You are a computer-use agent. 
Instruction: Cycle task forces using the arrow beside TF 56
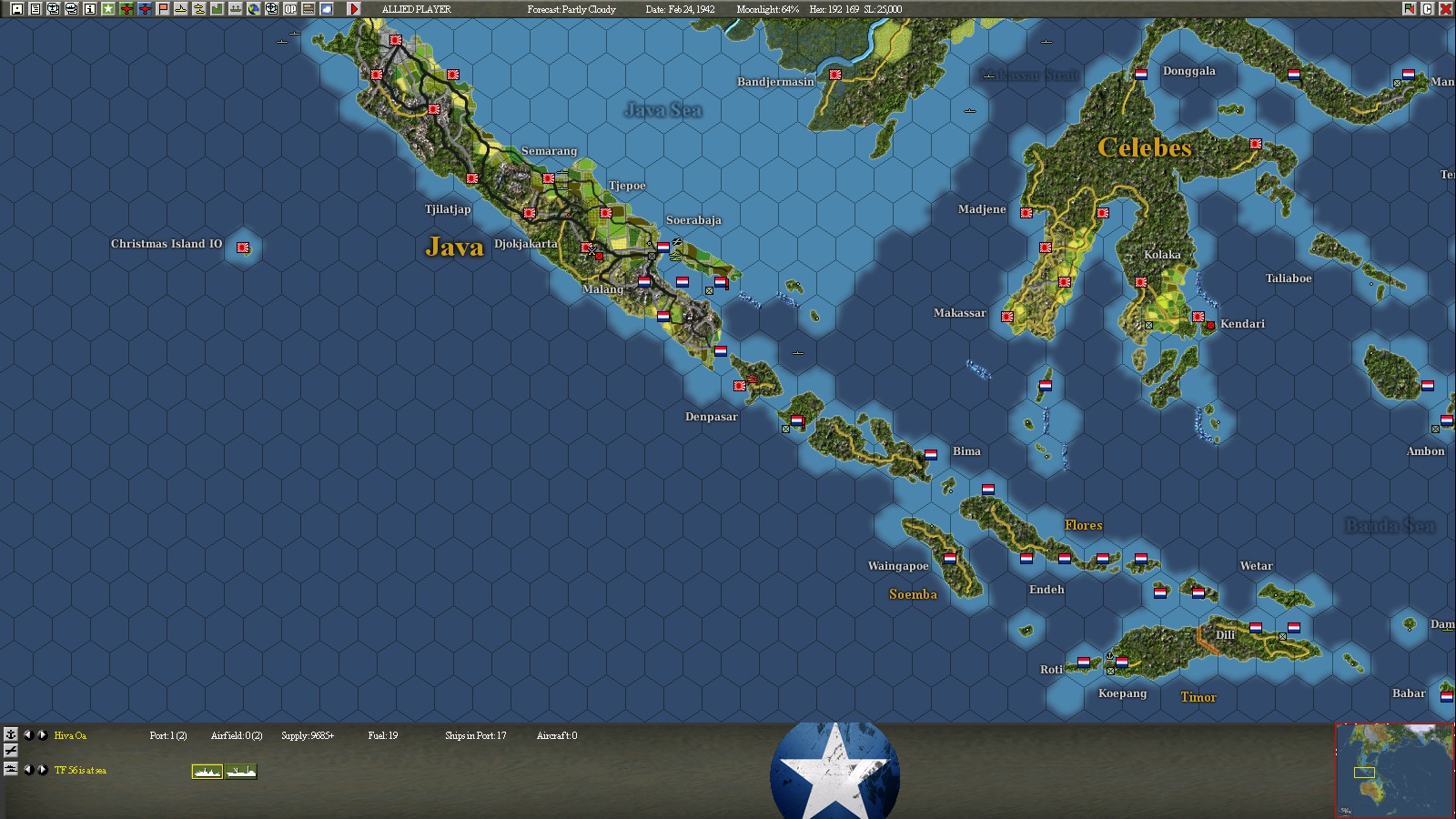click(44, 770)
